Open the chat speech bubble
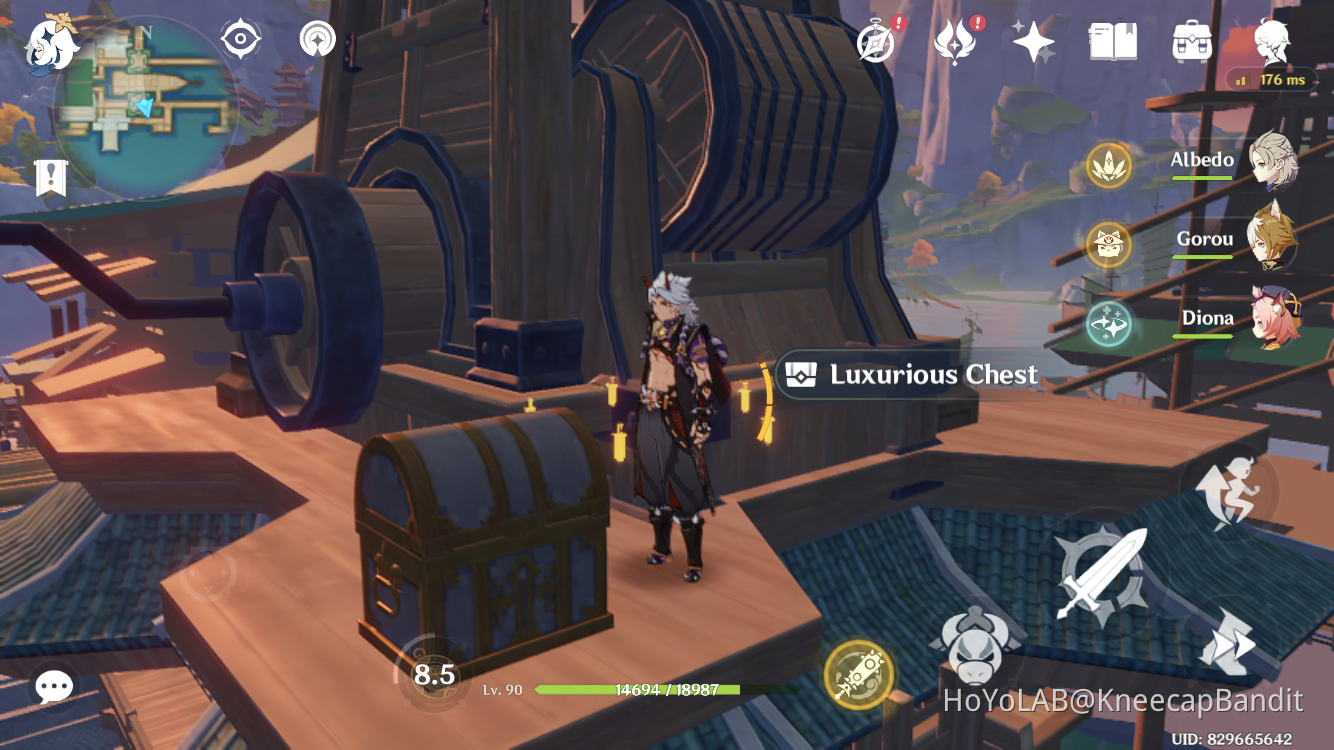Viewport: 1334px width, 750px height. pyautogui.click(x=52, y=687)
